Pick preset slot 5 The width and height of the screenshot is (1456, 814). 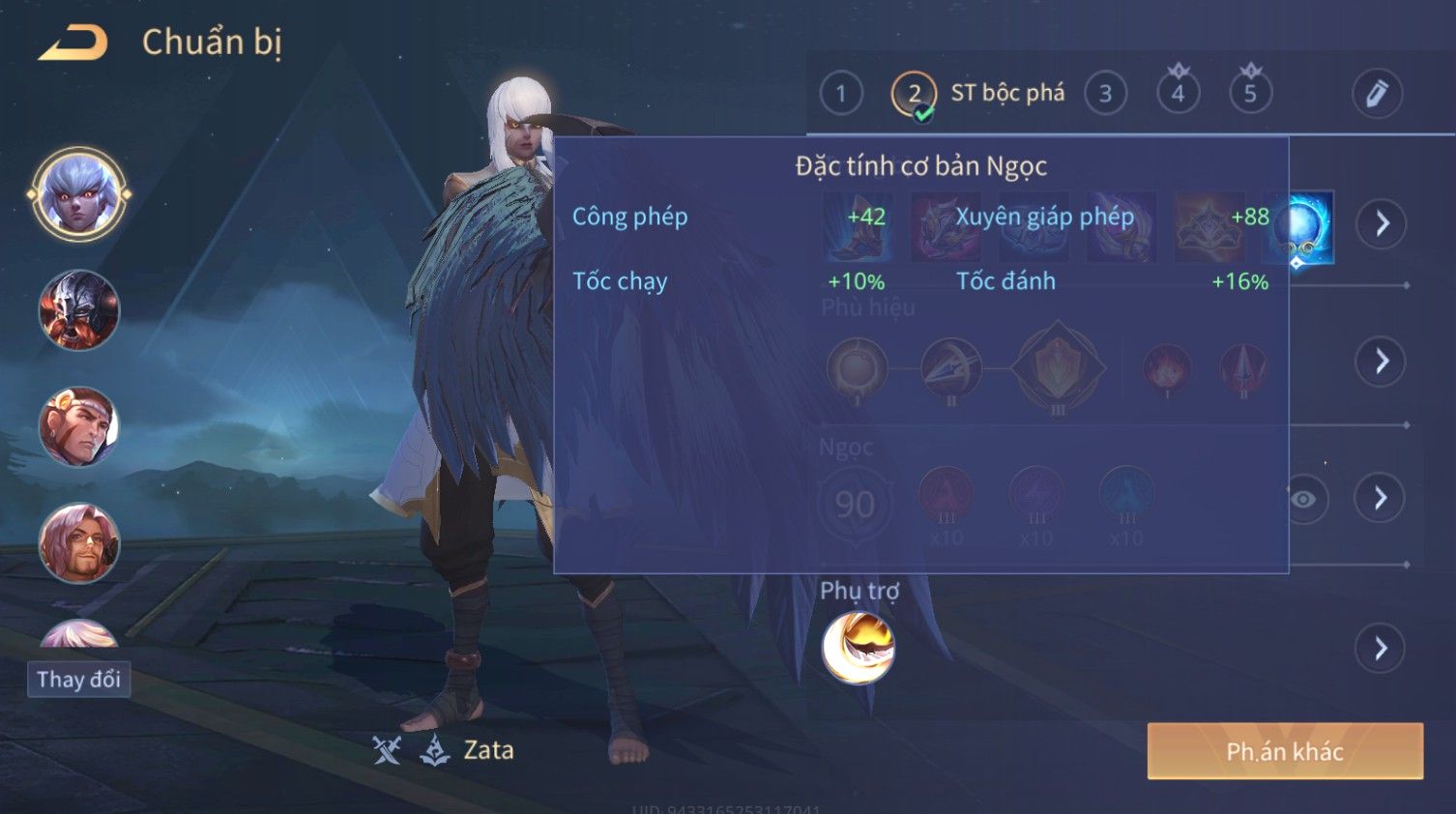(x=1250, y=94)
